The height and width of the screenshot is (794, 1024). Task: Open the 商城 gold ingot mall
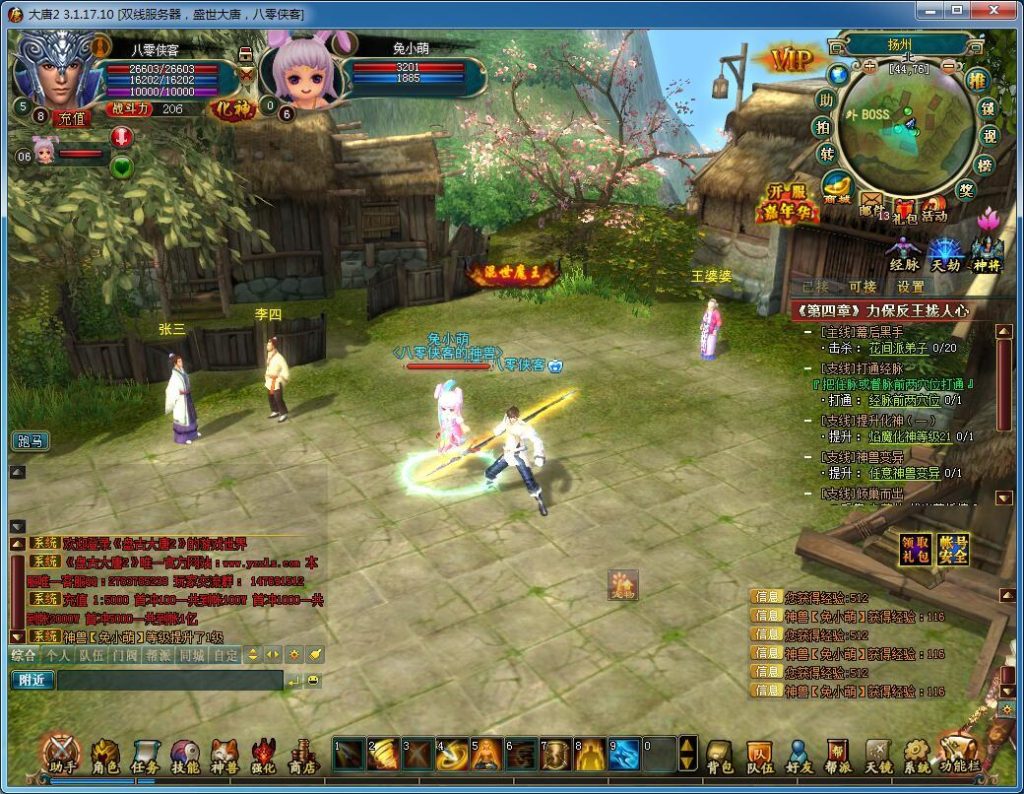(x=837, y=189)
